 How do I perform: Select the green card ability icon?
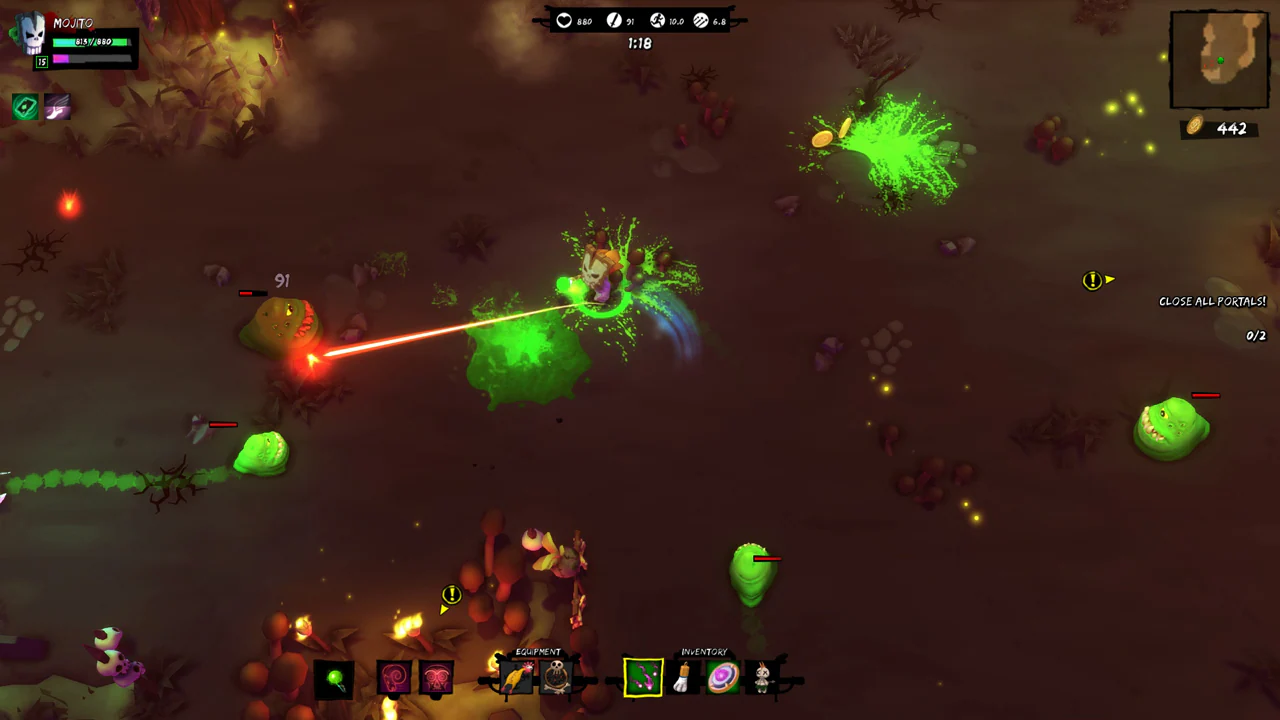point(25,105)
